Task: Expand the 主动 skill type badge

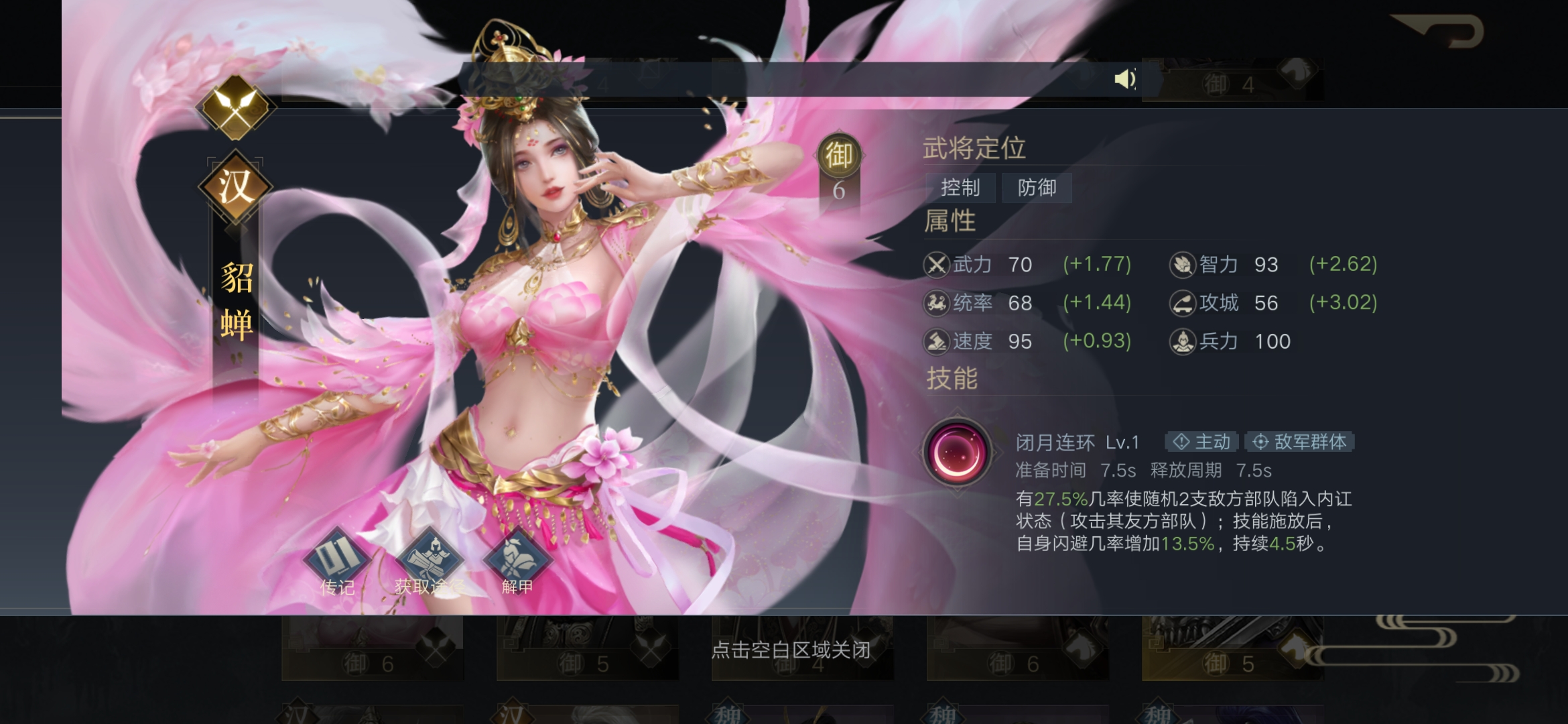Action: pos(1201,442)
